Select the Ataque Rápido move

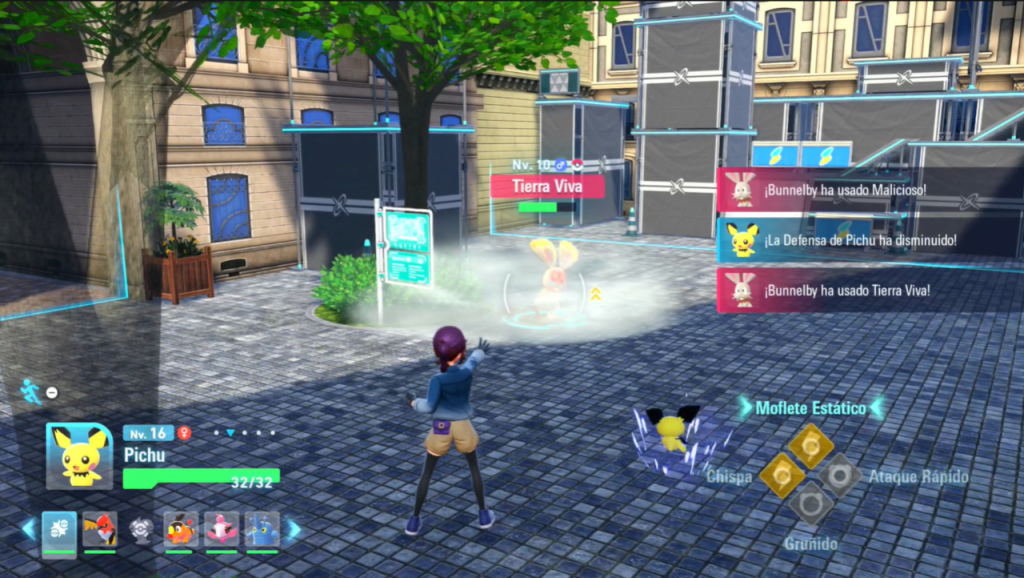coord(839,475)
